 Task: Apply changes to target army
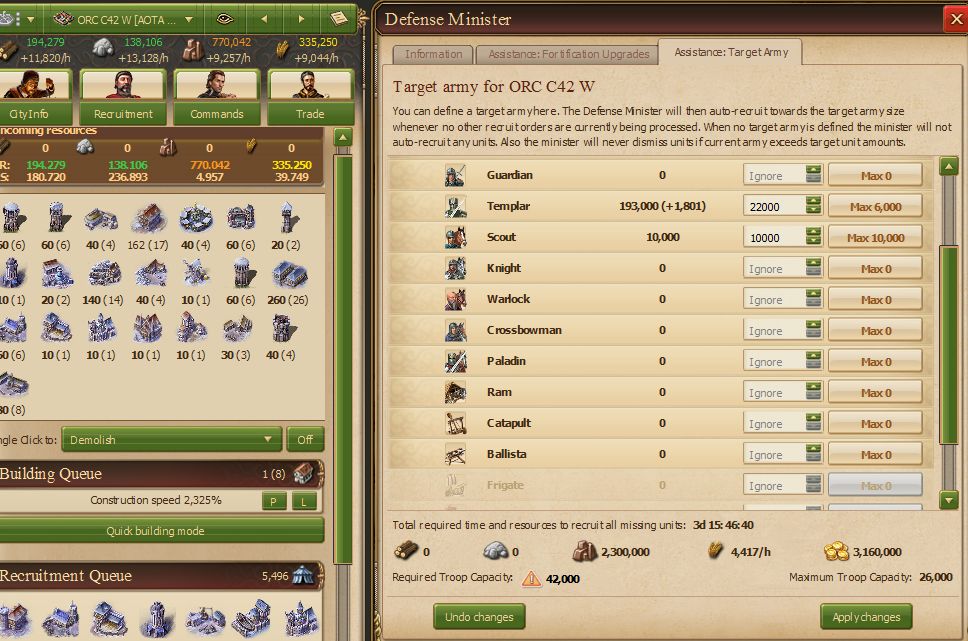point(866,616)
